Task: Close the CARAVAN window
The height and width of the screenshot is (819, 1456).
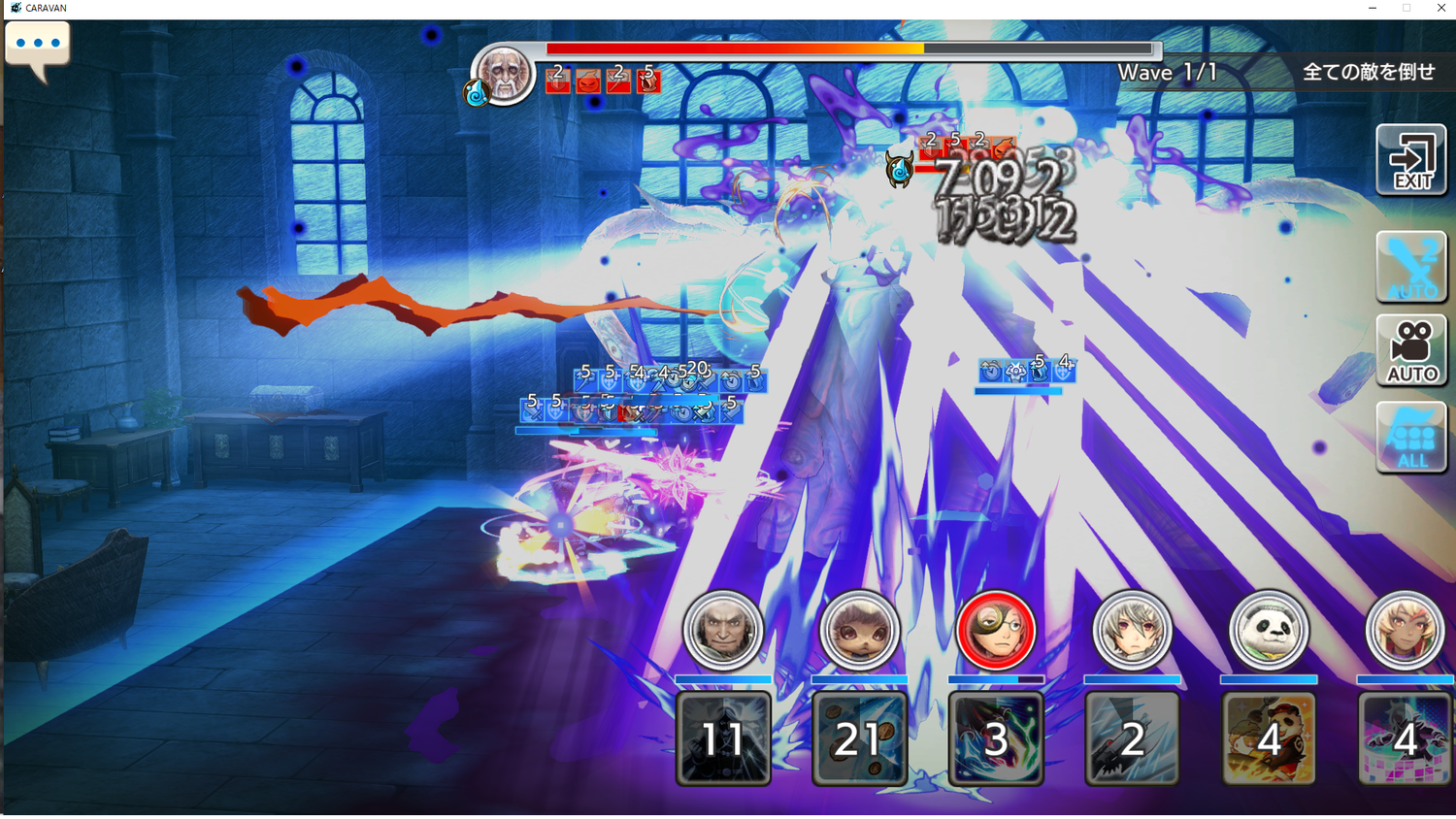Action: point(1440,8)
